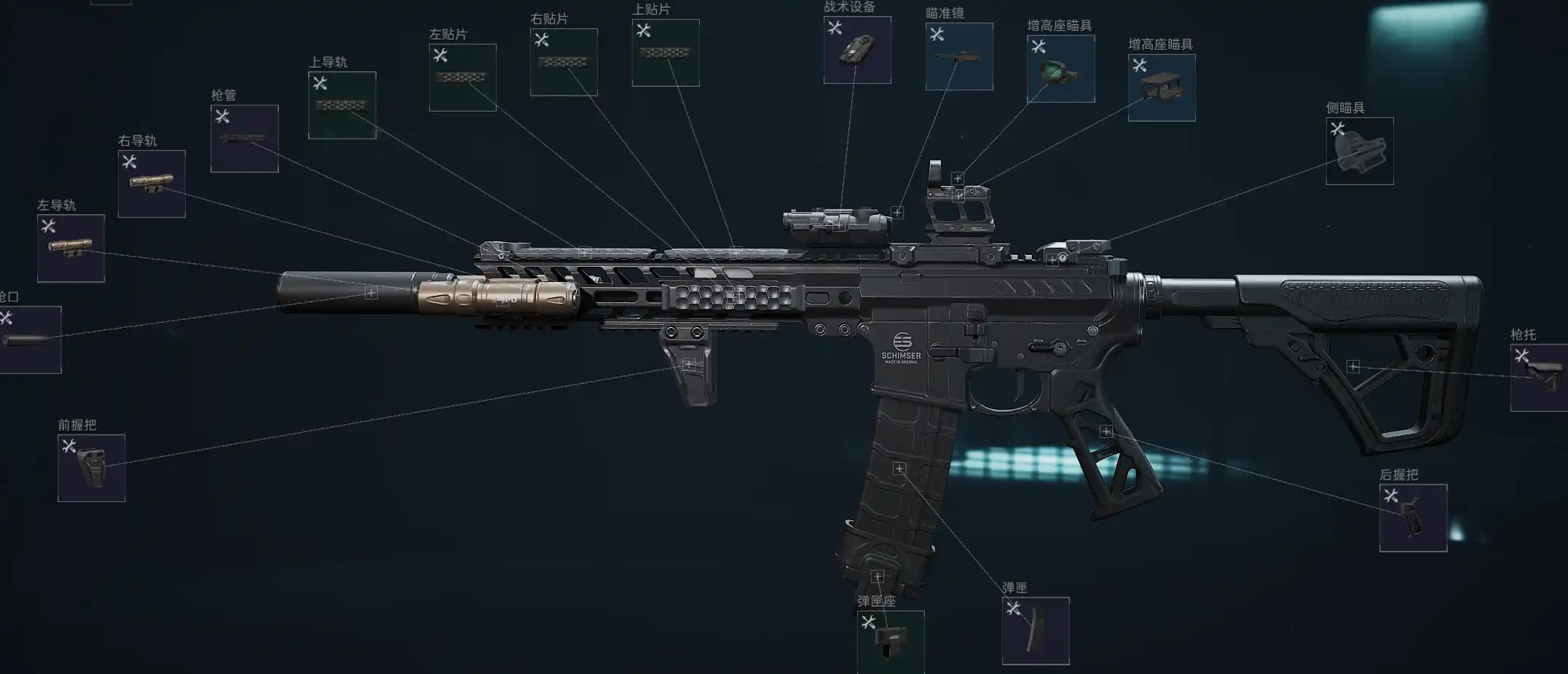Select the 枪托 stock slot
Image resolution: width=1568 pixels, height=674 pixels.
tap(1539, 377)
